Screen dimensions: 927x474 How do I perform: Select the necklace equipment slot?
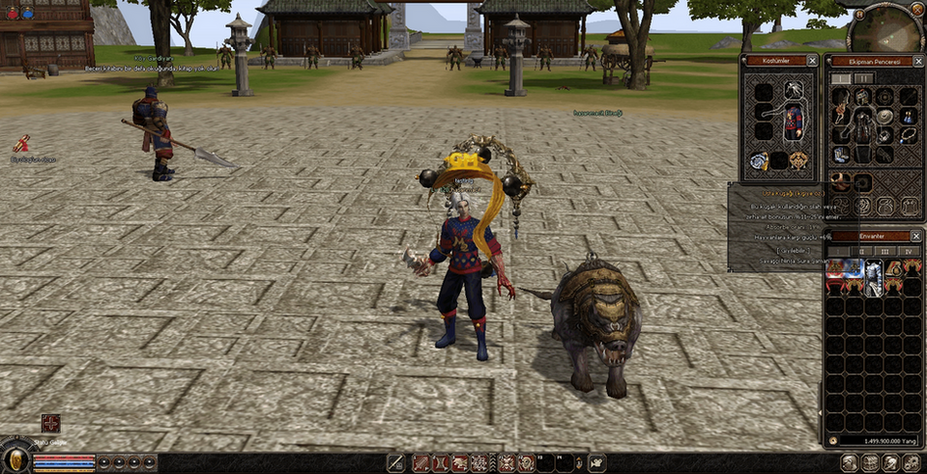[908, 135]
